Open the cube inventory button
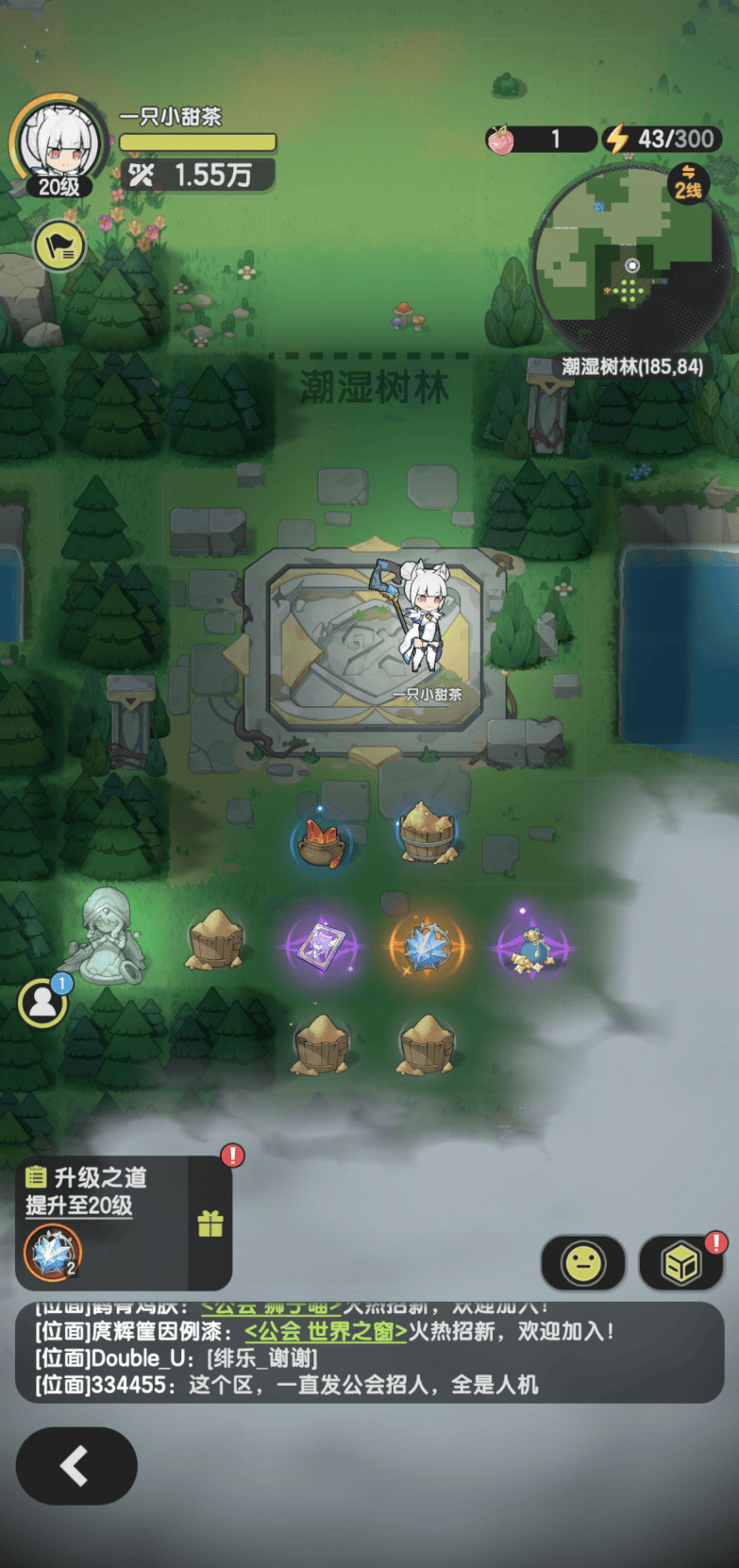The image size is (739, 1568). coord(680,1263)
